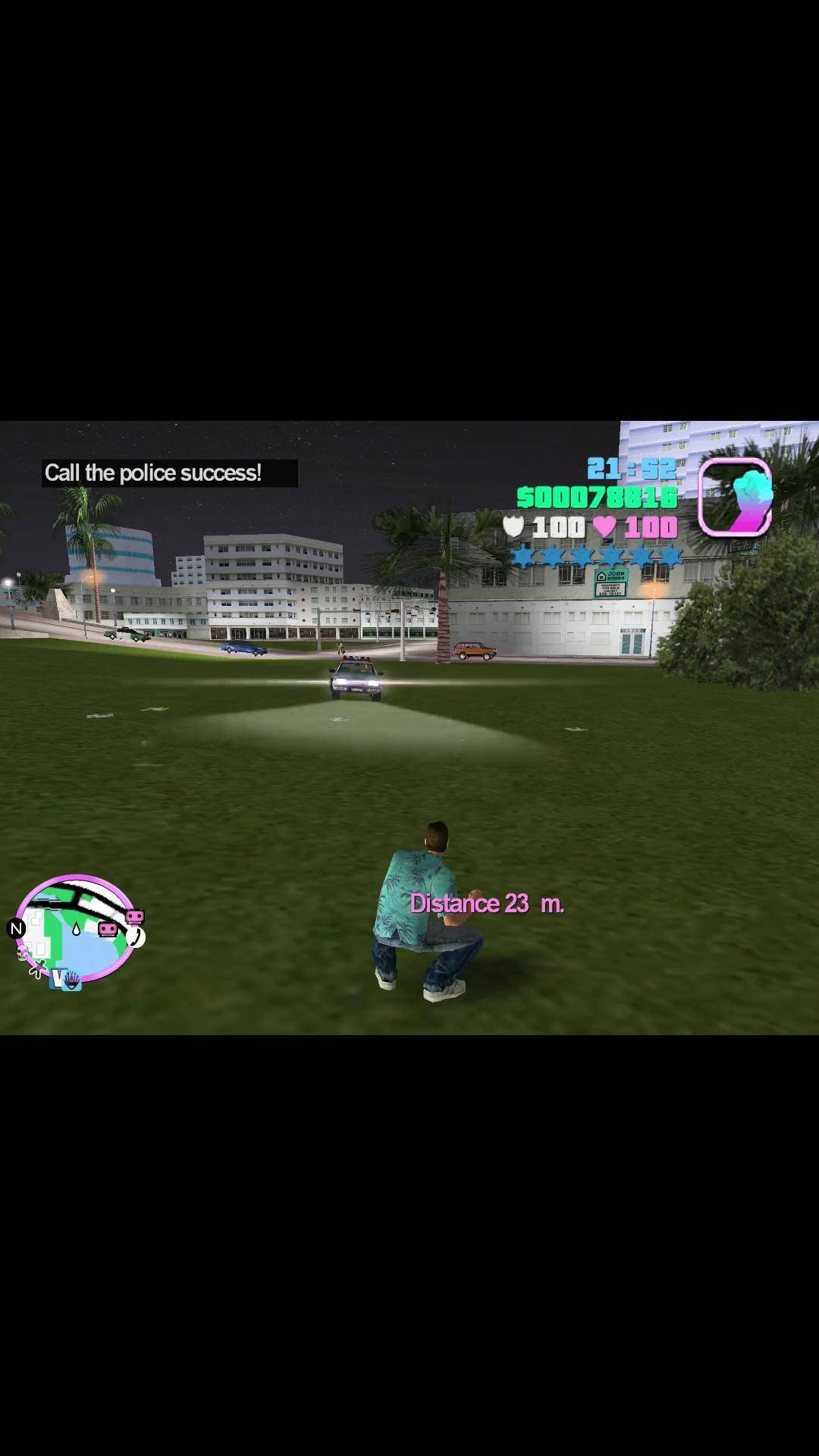Select the skull marker on the radar

[x=23, y=952]
